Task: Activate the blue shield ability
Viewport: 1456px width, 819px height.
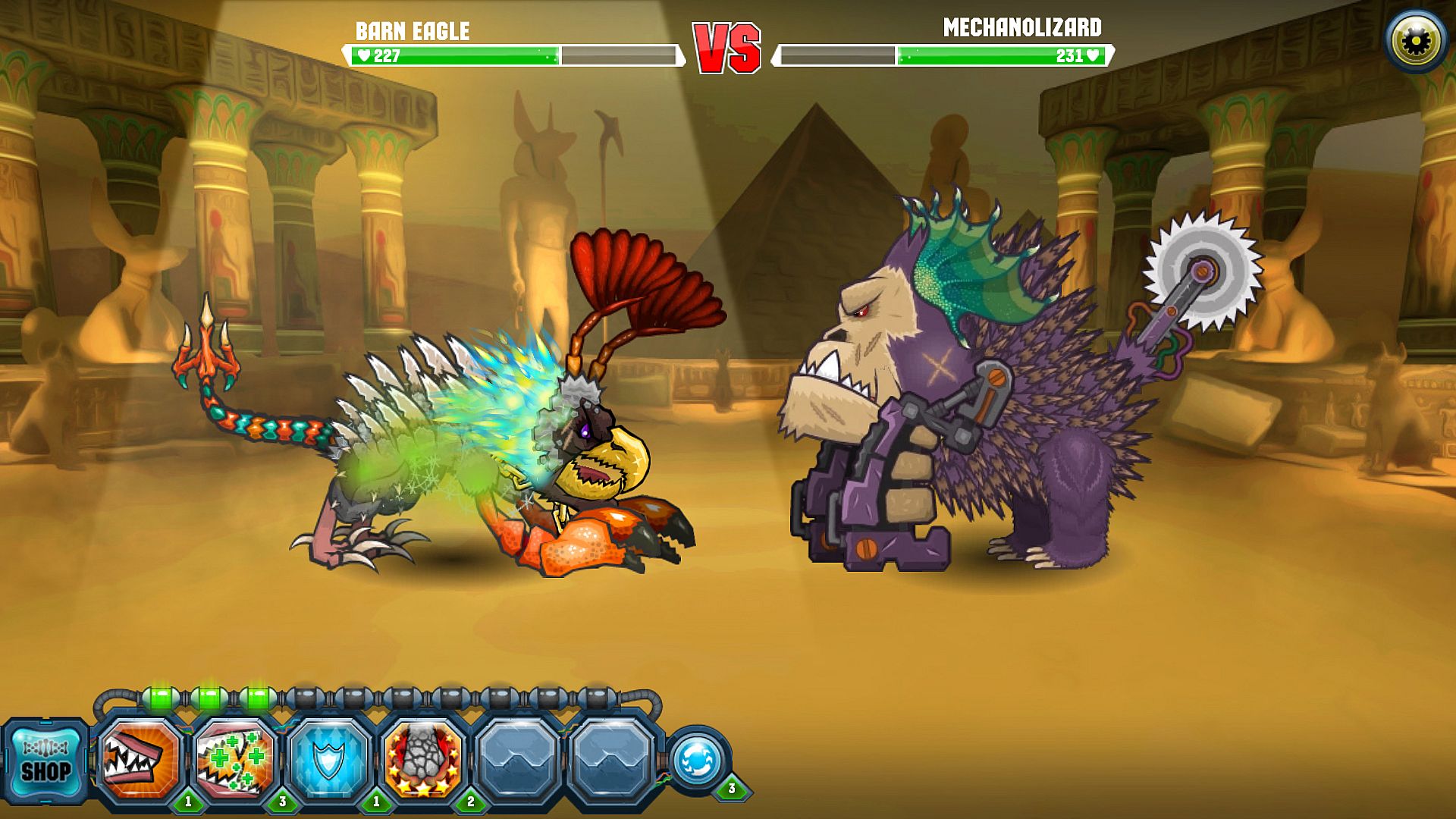Action: click(329, 760)
